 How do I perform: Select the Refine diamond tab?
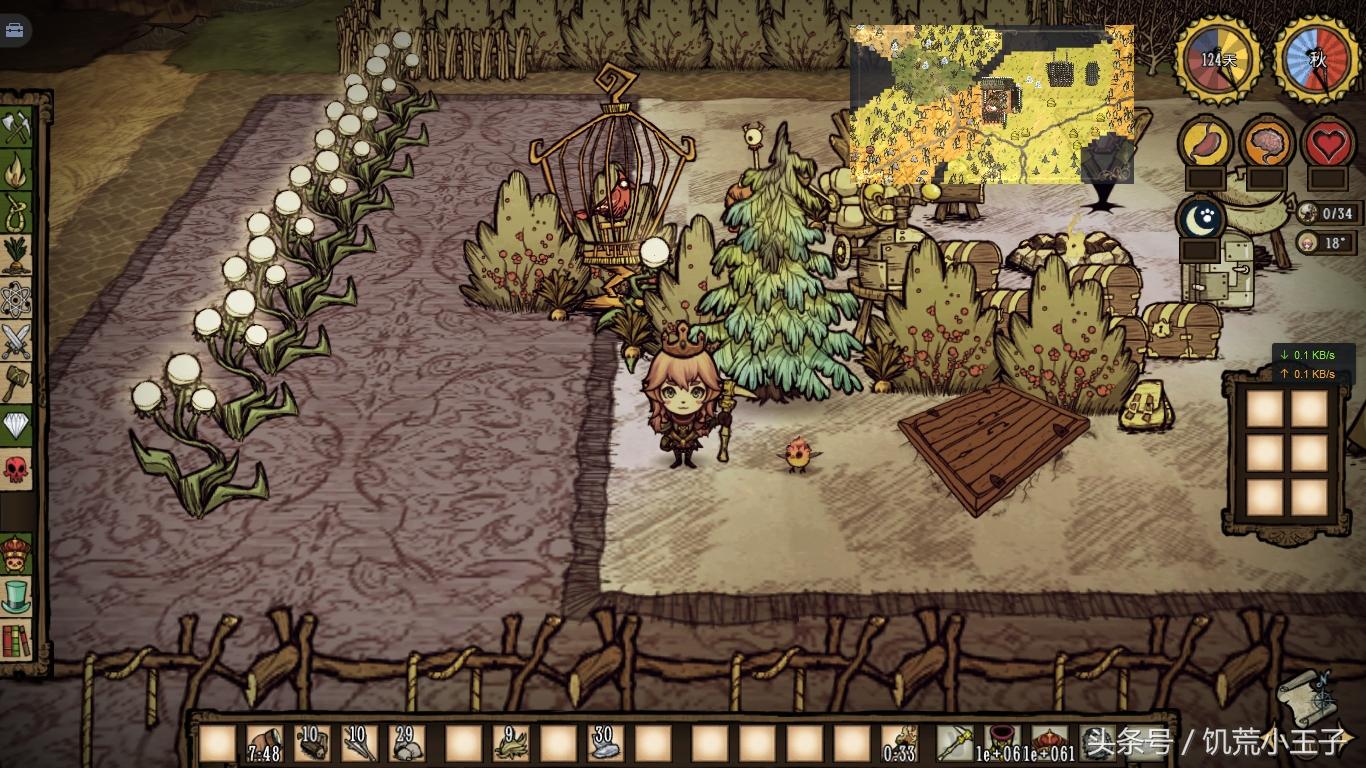[17, 426]
